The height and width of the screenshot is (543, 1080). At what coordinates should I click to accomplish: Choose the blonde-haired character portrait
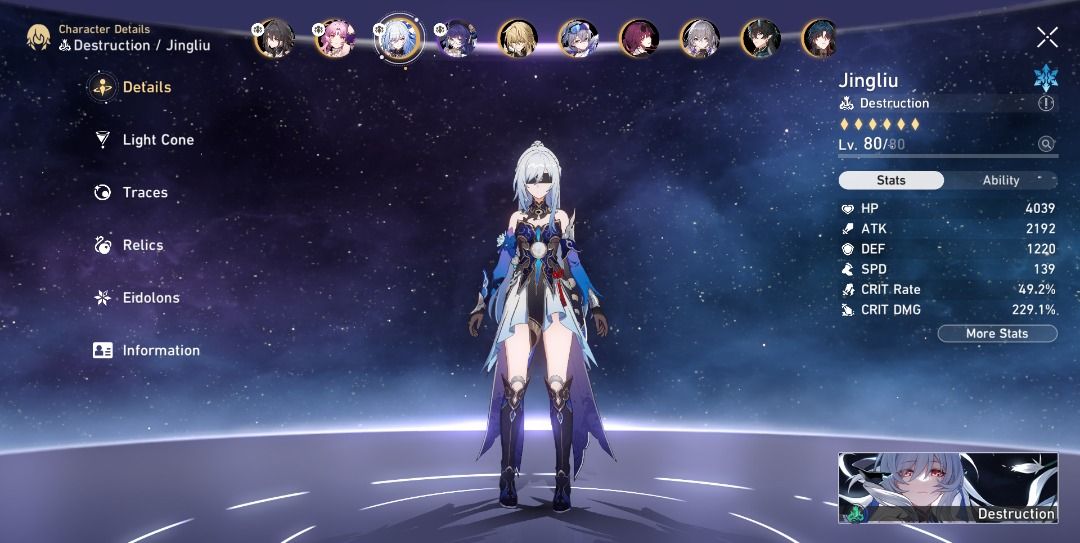(518, 39)
